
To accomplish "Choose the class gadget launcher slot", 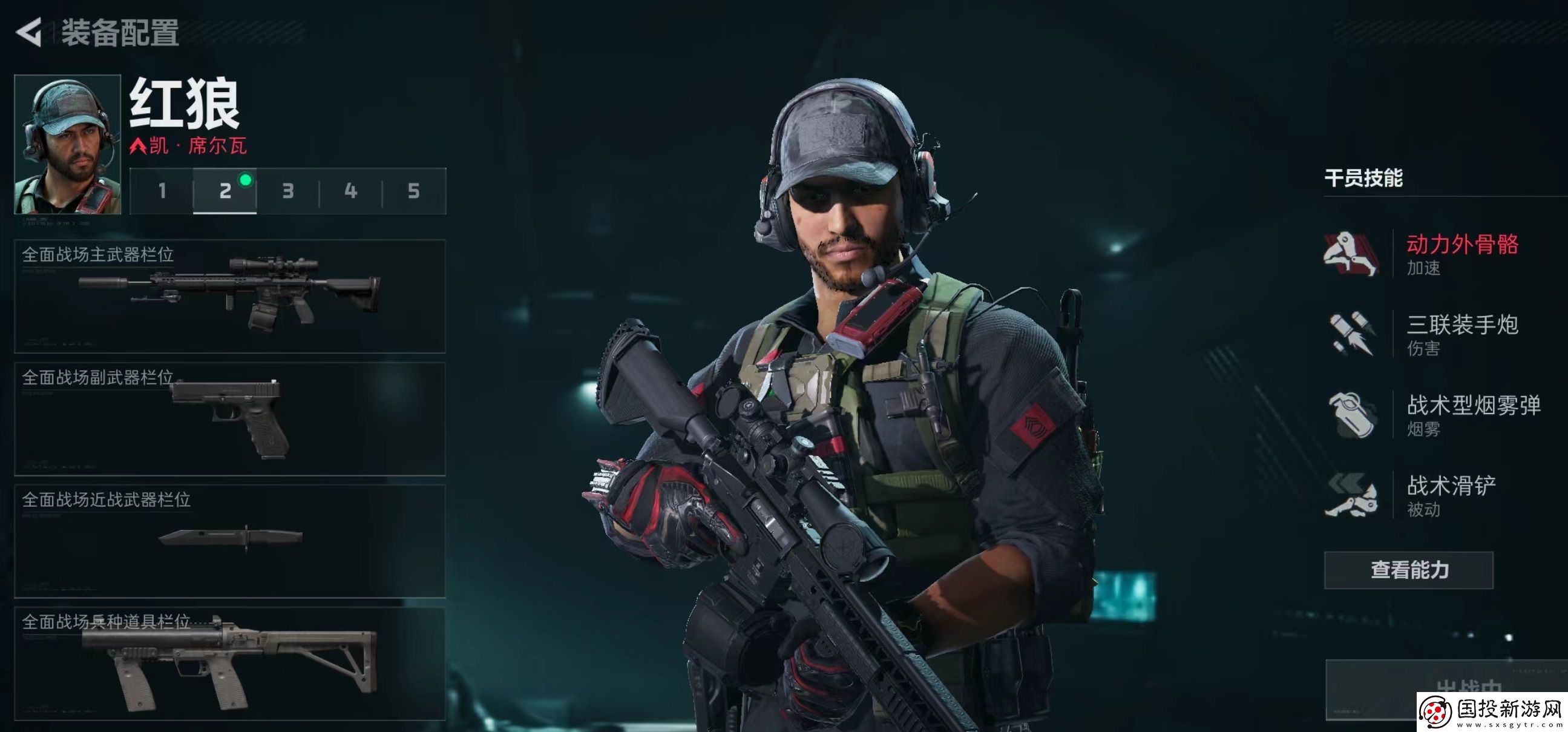I will click(x=230, y=664).
